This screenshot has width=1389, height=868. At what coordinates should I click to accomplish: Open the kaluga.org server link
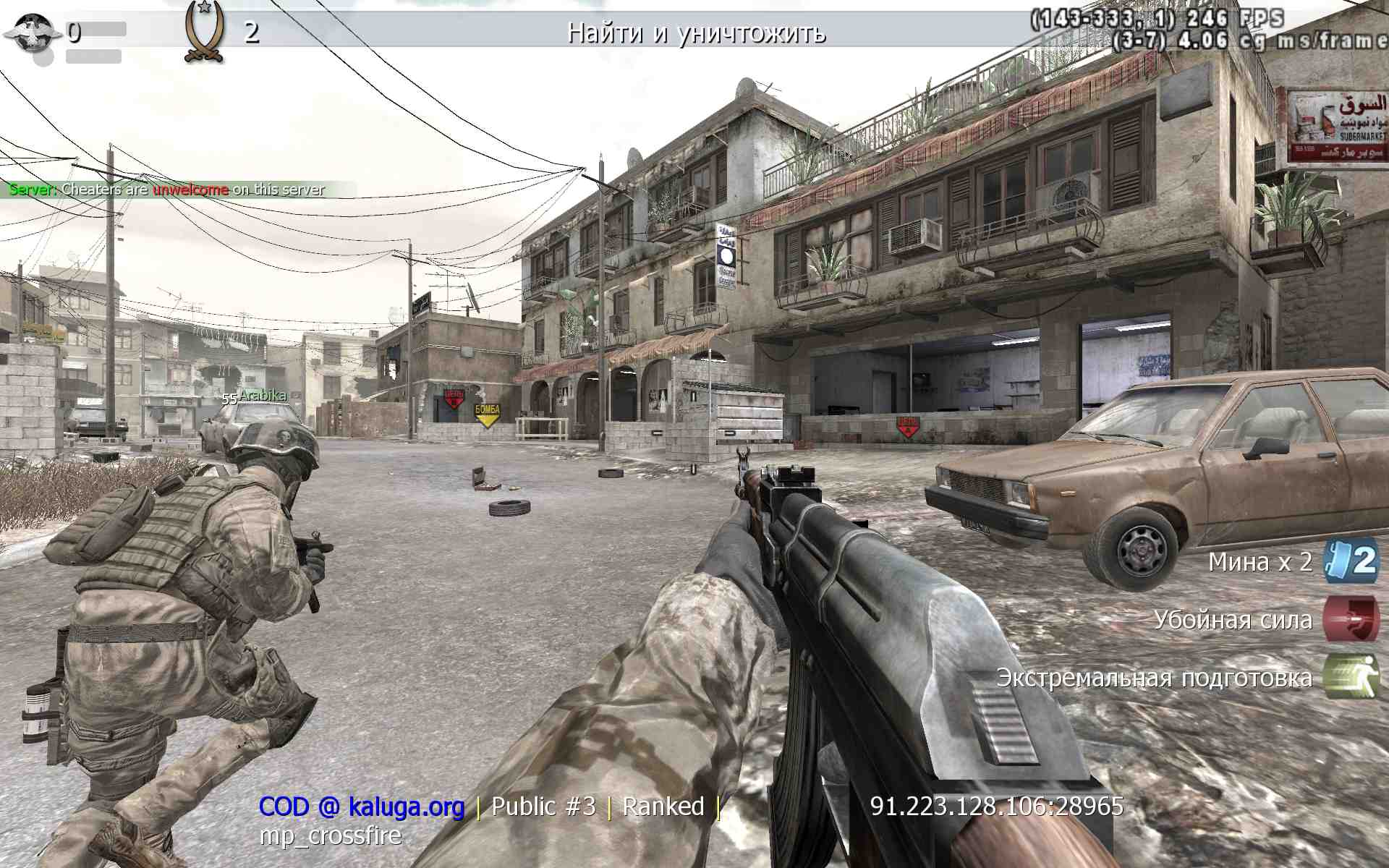tap(407, 807)
